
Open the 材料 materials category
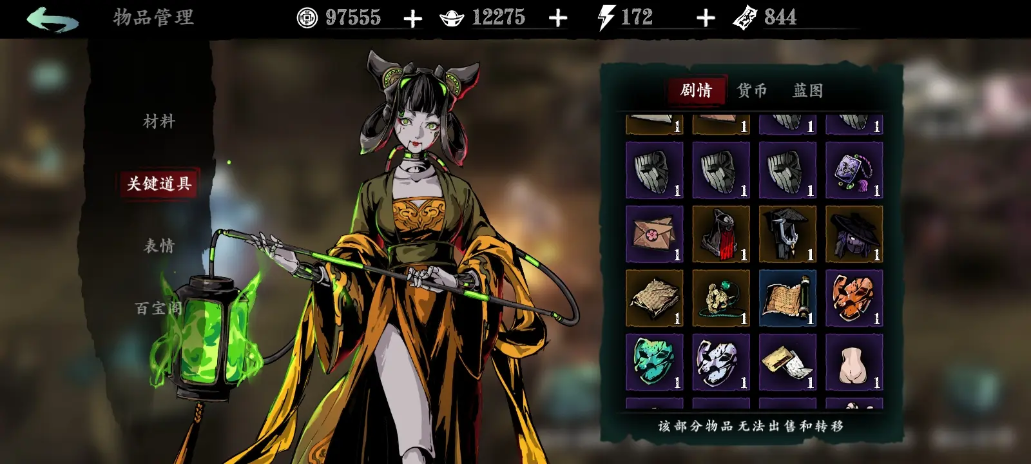coord(159,121)
